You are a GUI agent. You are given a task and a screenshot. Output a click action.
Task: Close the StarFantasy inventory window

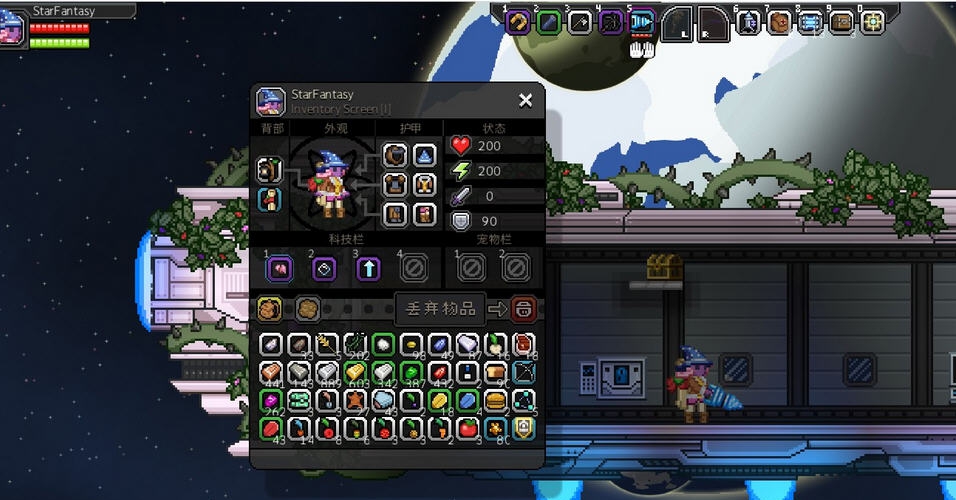pyautogui.click(x=525, y=100)
